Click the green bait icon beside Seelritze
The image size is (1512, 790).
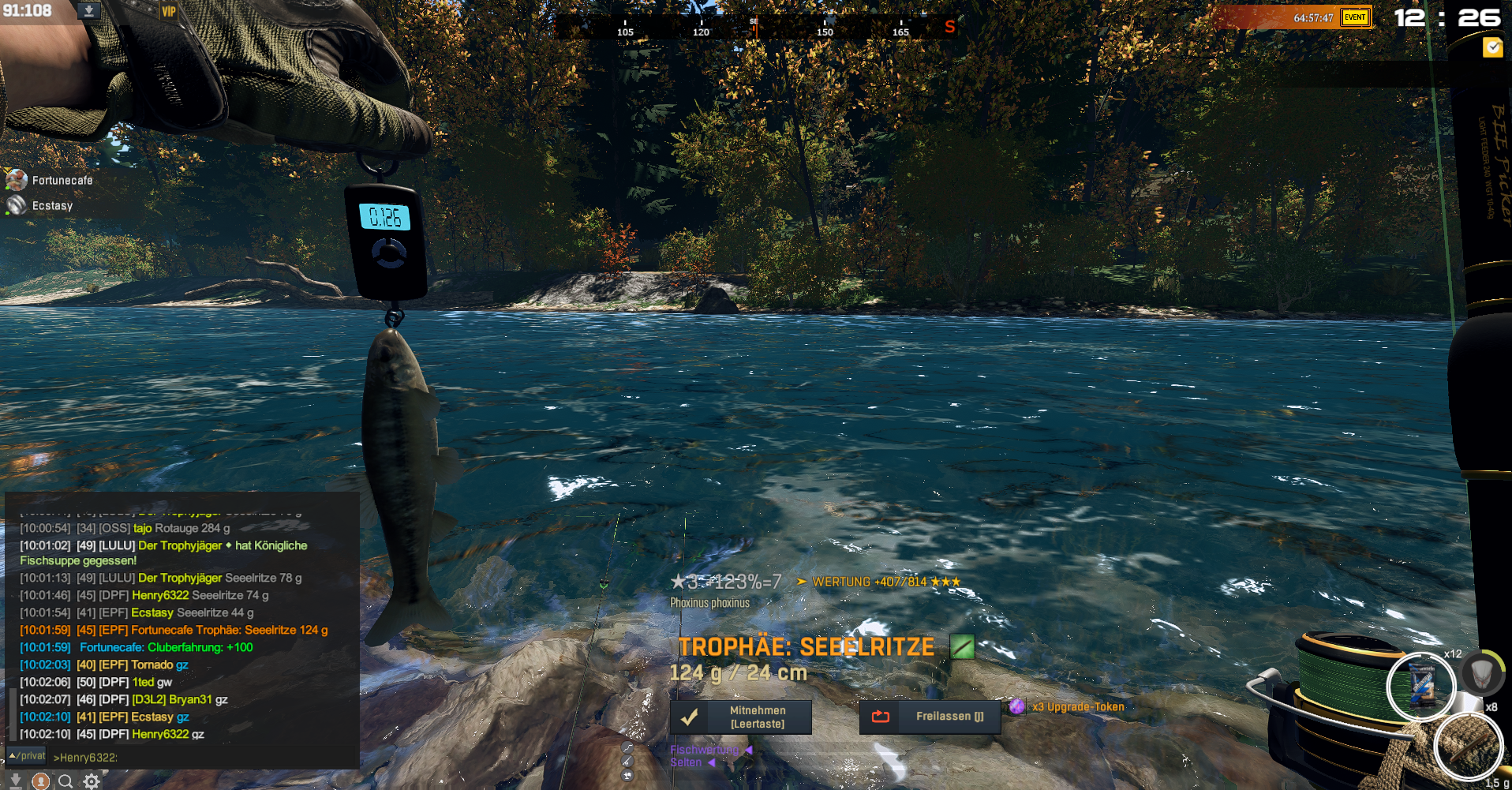(x=962, y=646)
